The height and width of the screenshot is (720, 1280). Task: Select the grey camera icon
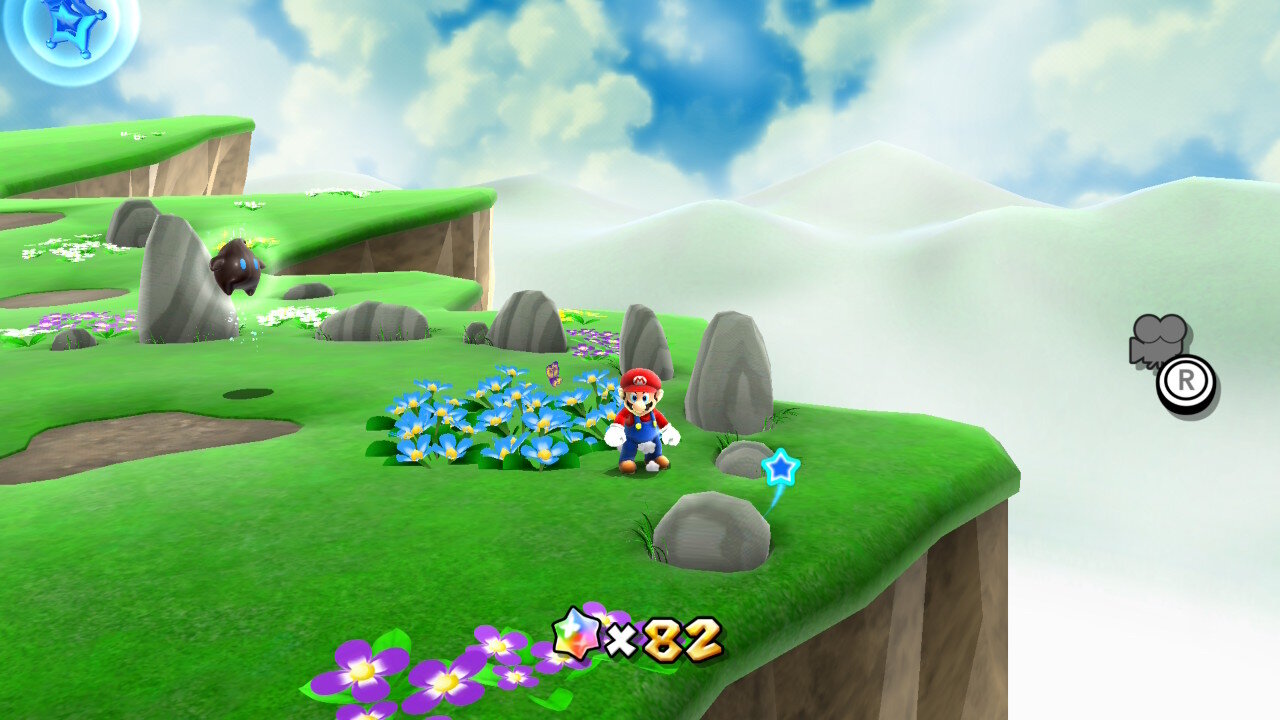(x=1158, y=338)
